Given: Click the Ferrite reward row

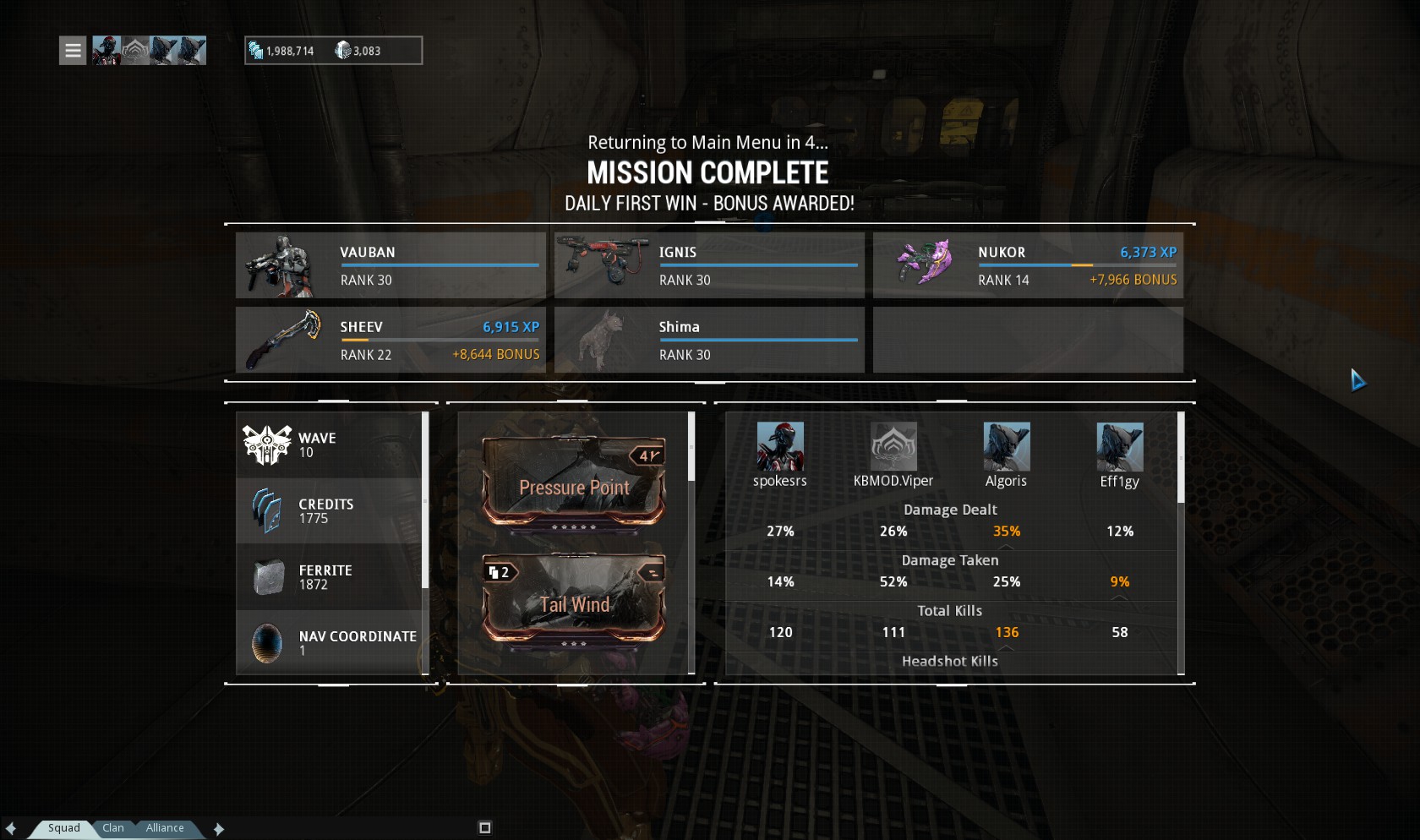Looking at the screenshot, I should coord(330,576).
